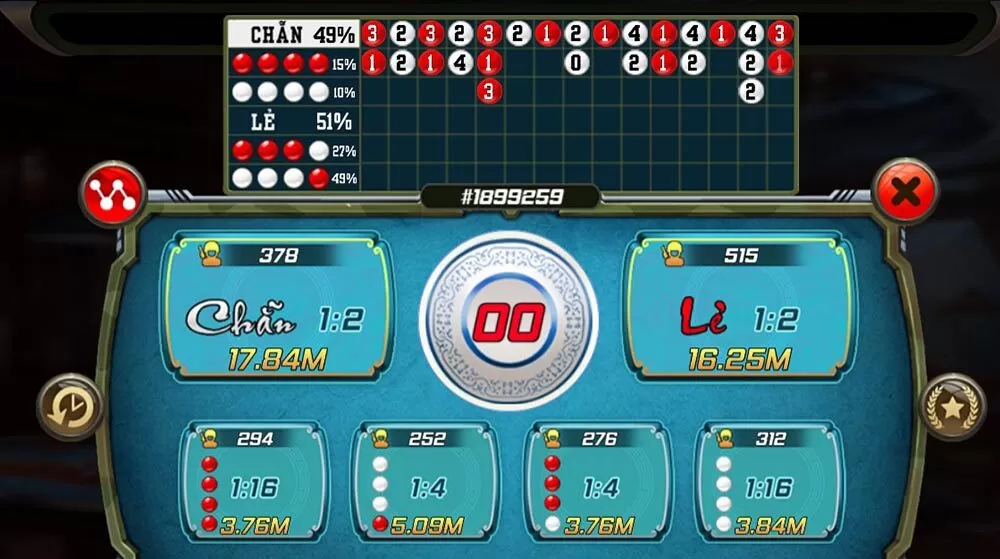Choose the three red one white 1:4 bet
This screenshot has height=559, width=1000.
click(596, 484)
